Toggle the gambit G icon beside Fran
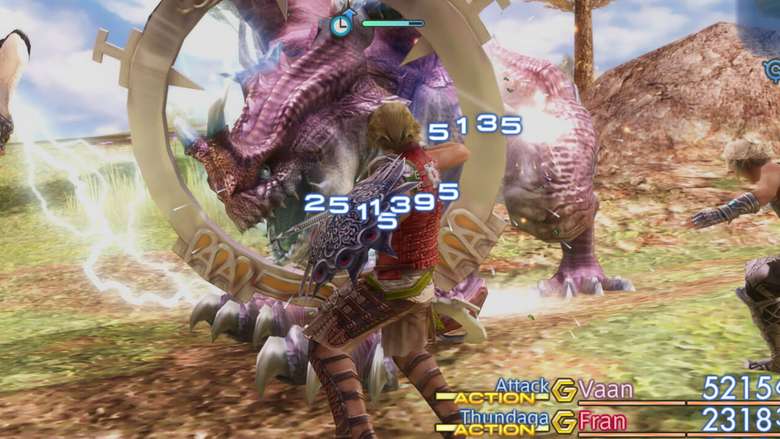 point(565,421)
